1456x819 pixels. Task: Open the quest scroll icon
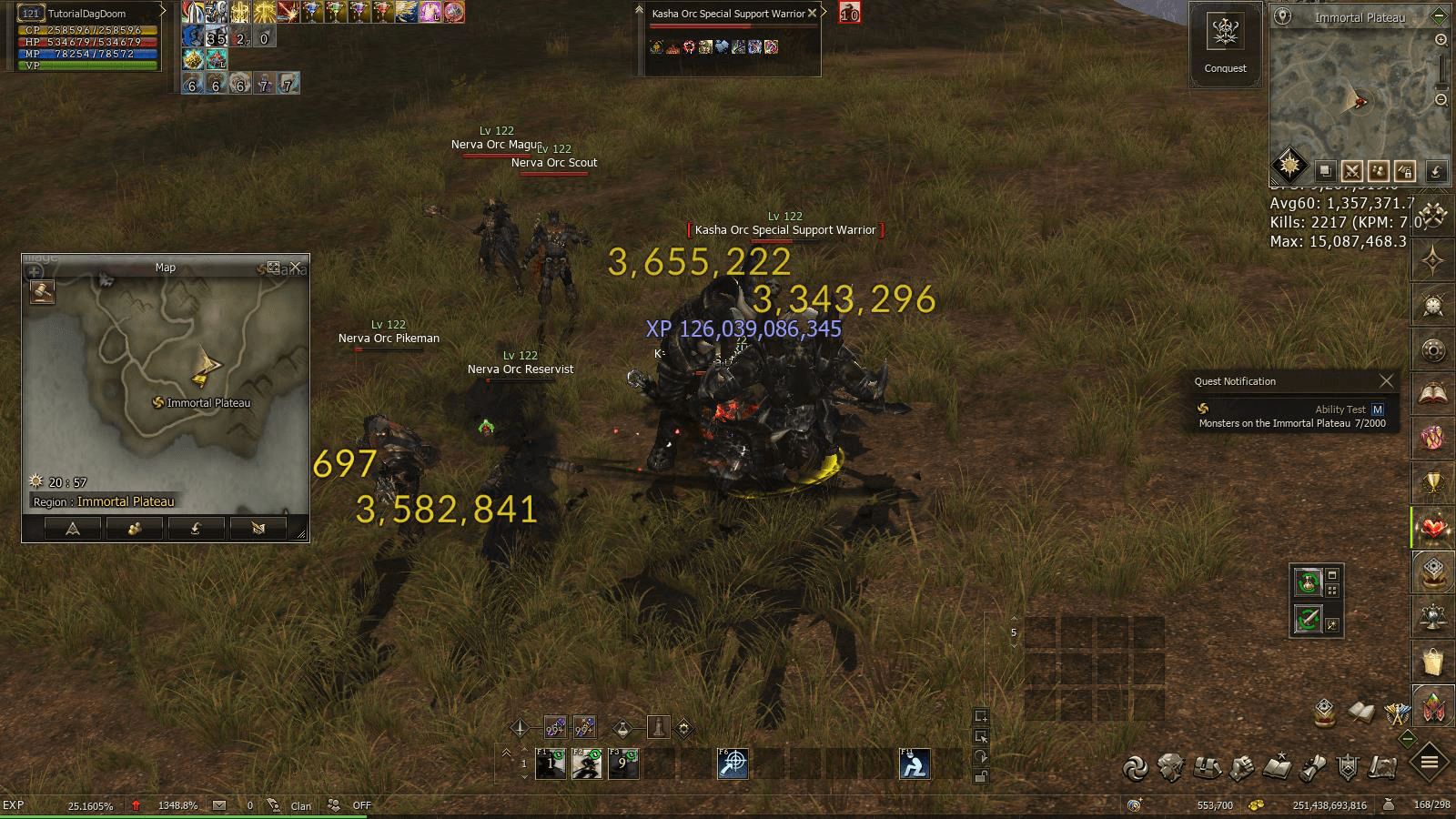pos(1312,767)
